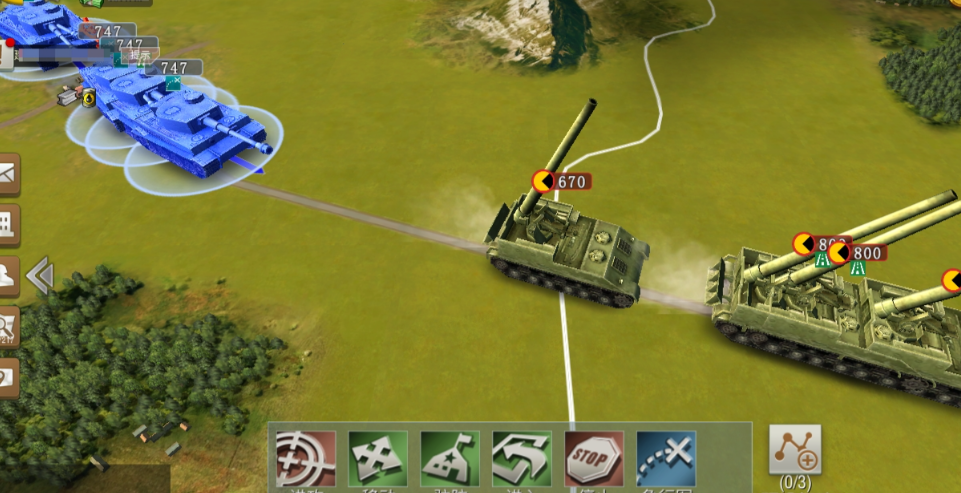Select the dotted-path cancel route command
This screenshot has height=493, width=961.
click(x=666, y=459)
